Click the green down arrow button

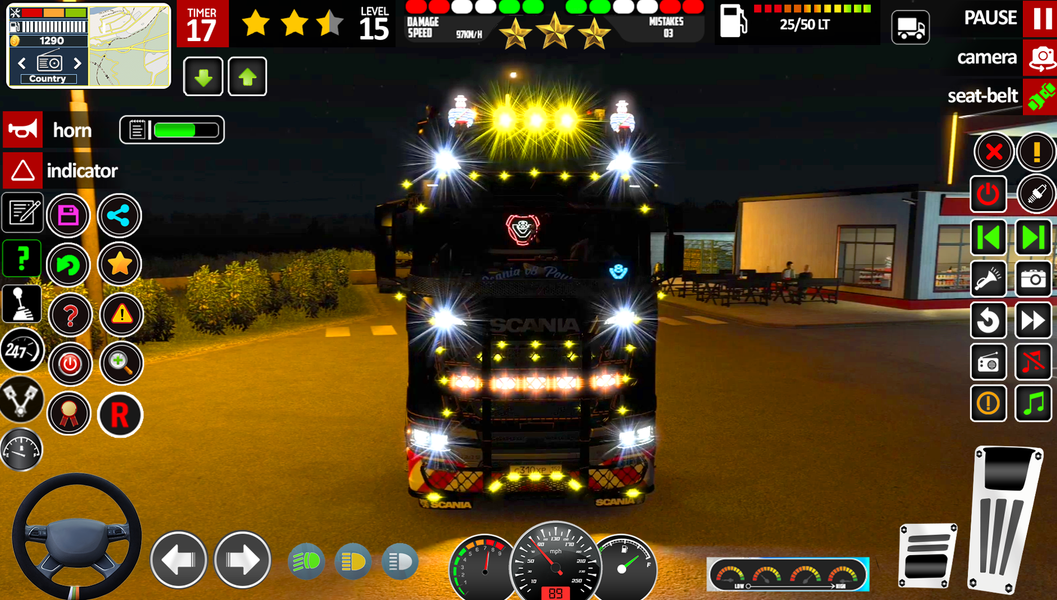[x=203, y=77]
